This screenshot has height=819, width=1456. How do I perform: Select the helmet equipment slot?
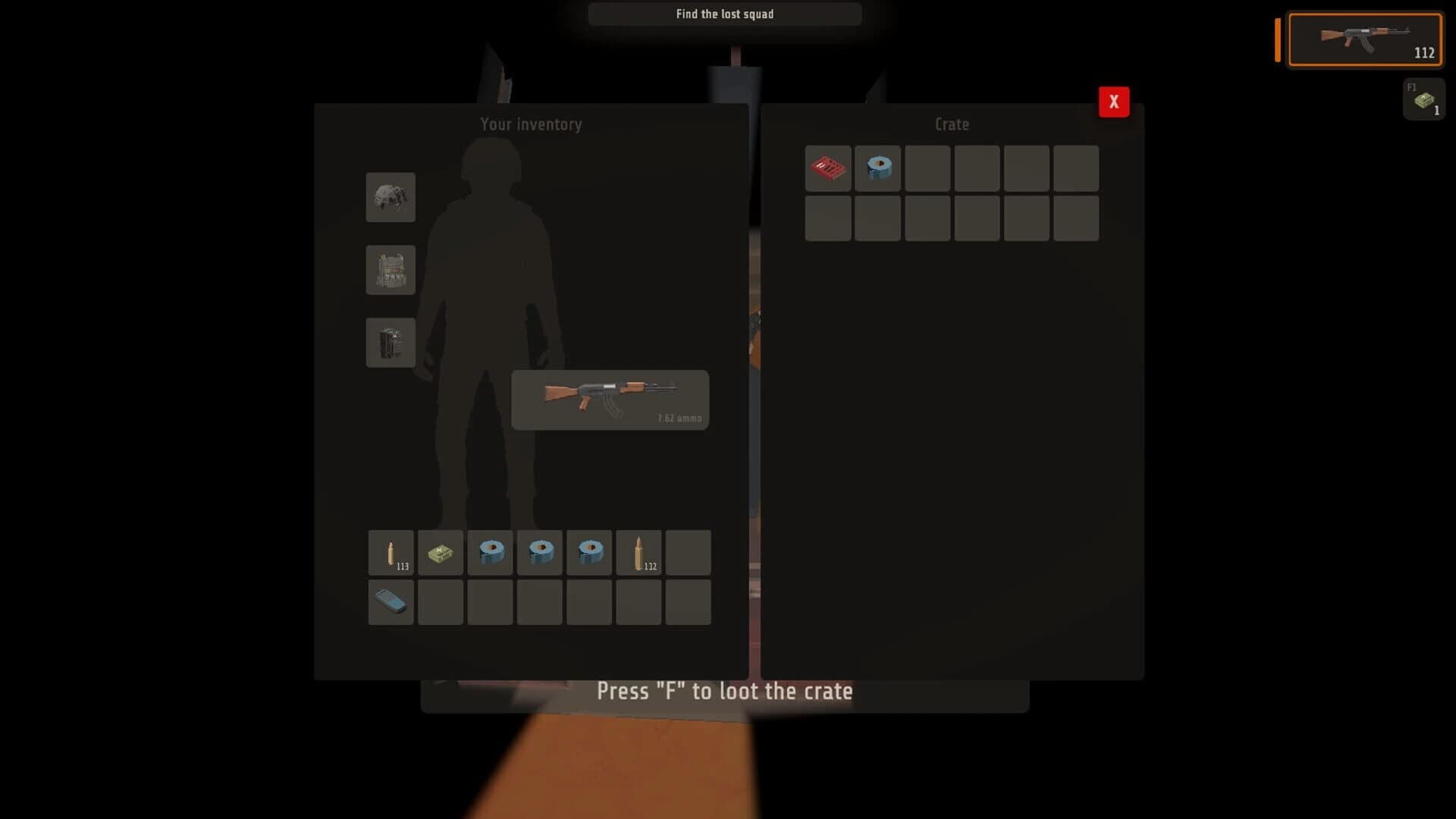coord(391,198)
